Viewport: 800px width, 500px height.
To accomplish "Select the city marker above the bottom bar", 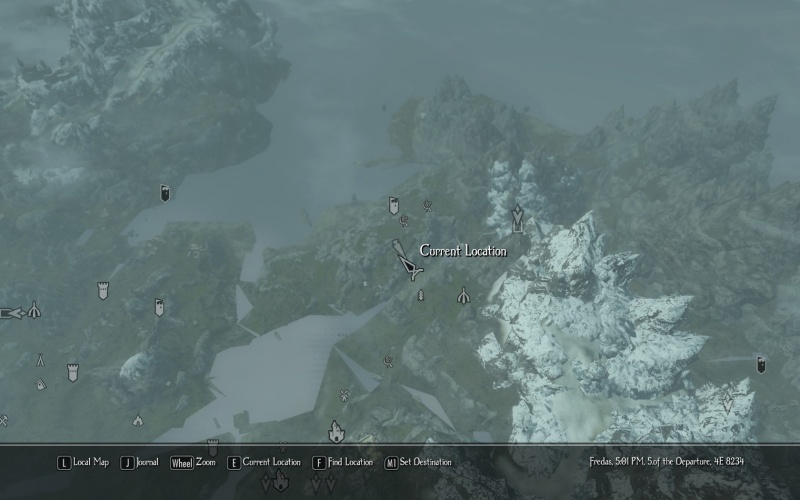I will [x=336, y=431].
